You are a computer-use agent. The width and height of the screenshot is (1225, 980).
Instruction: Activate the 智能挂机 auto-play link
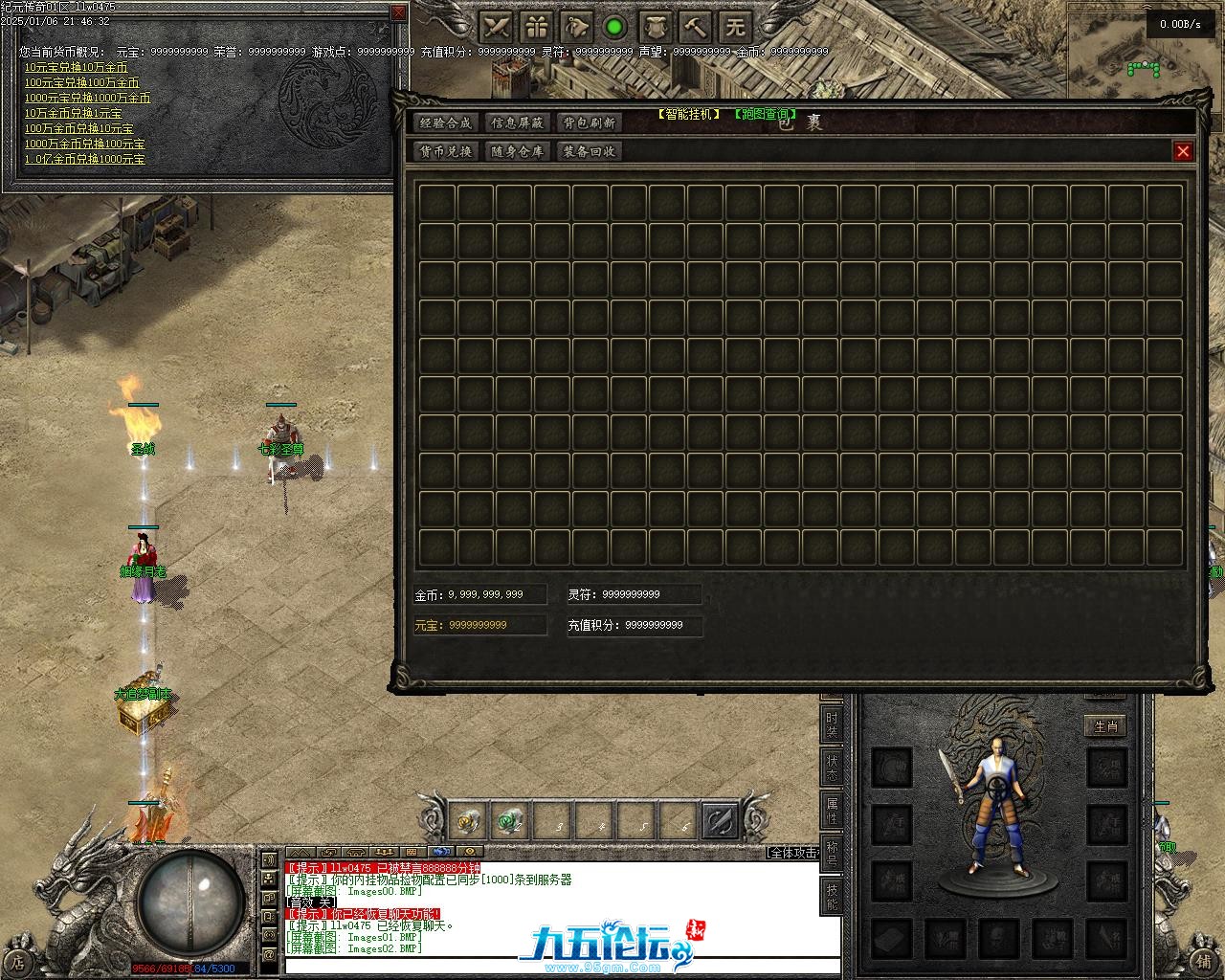[688, 114]
